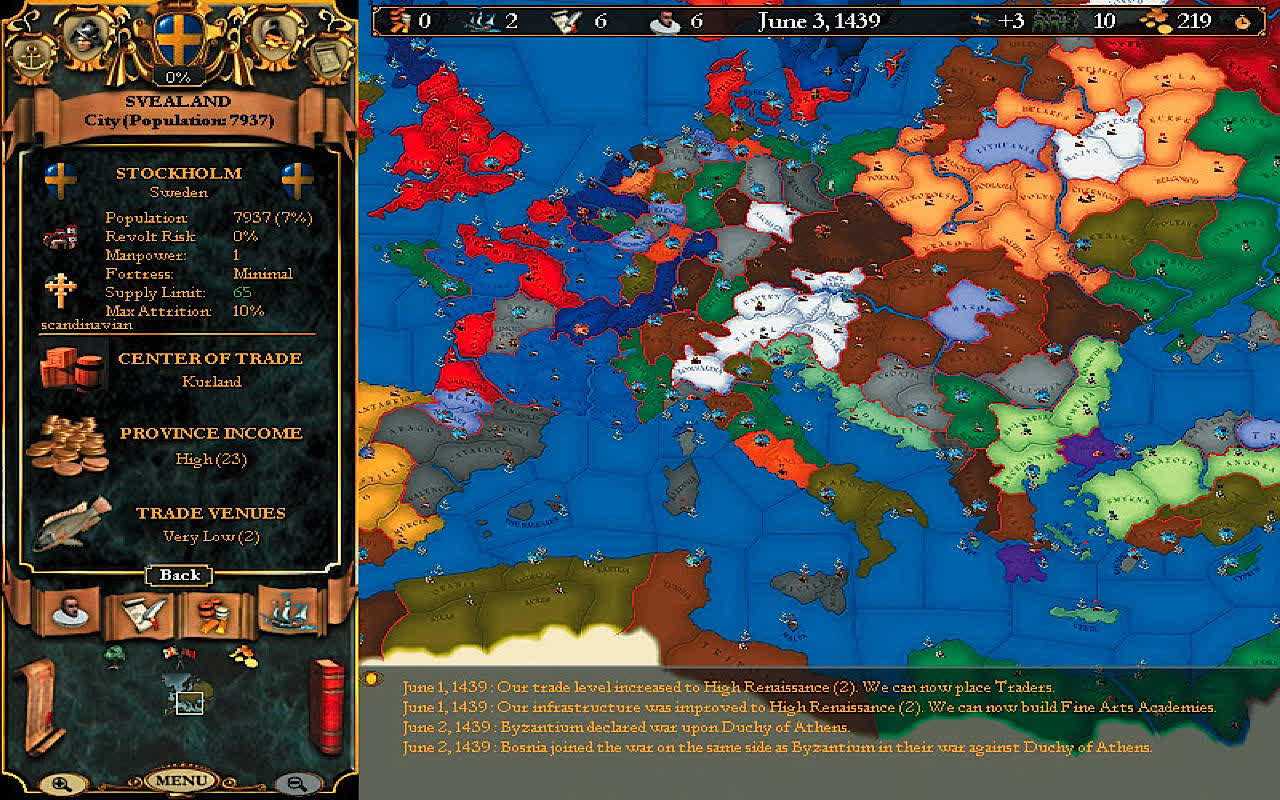
Task: Select the scroll and quill diplomacy button
Action: pos(139,613)
